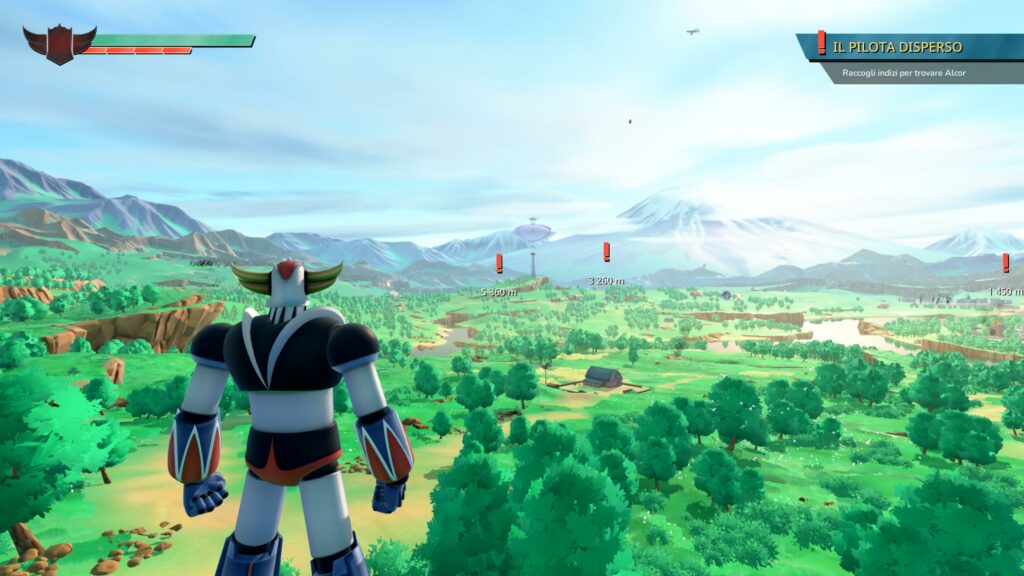This screenshot has width=1024, height=576.
Task: Click the quest marker at 5 360 m
Action: pos(499,264)
